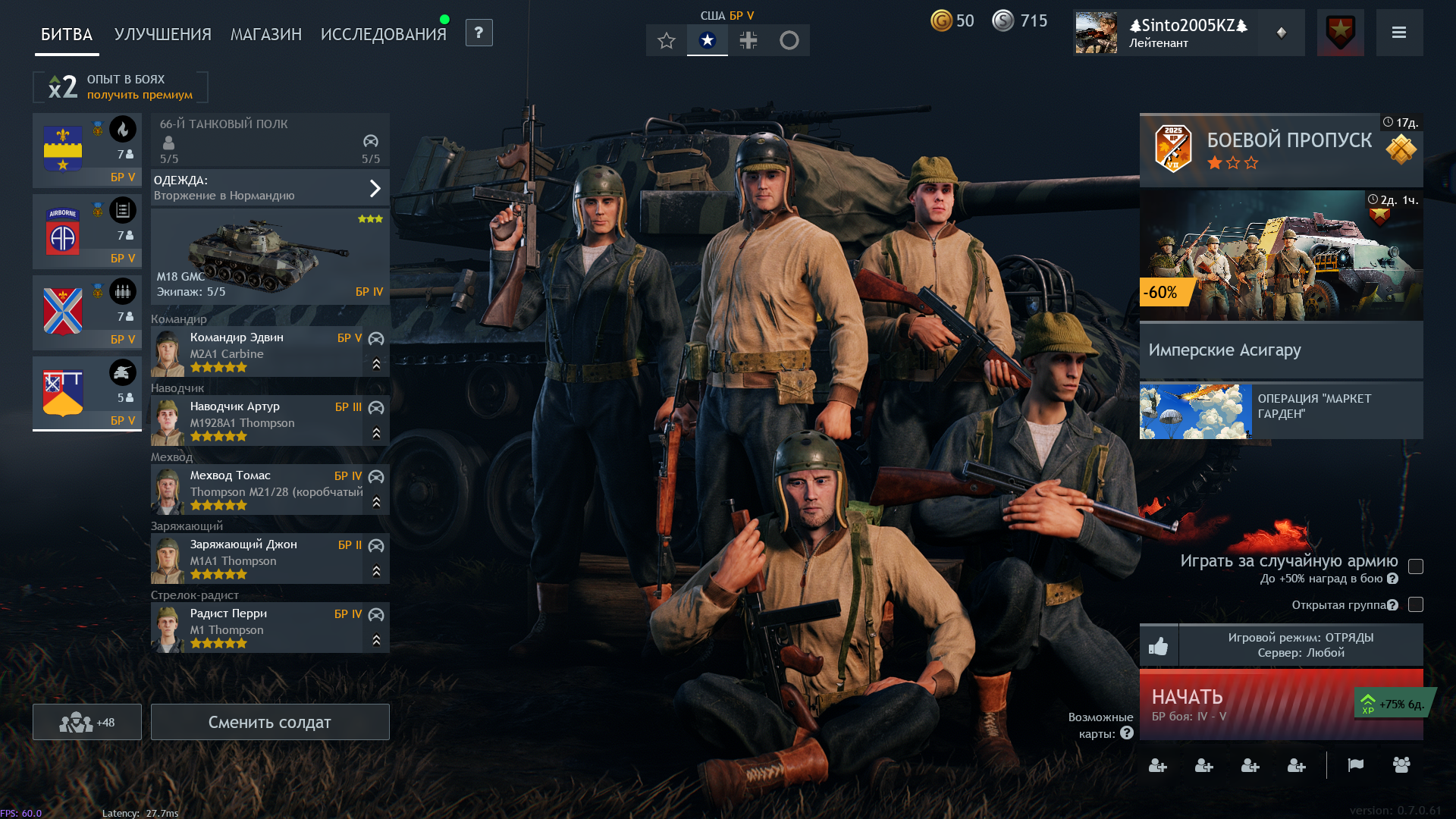Open the hamburger main menu
This screenshot has width=1456, height=819.
1399,33
